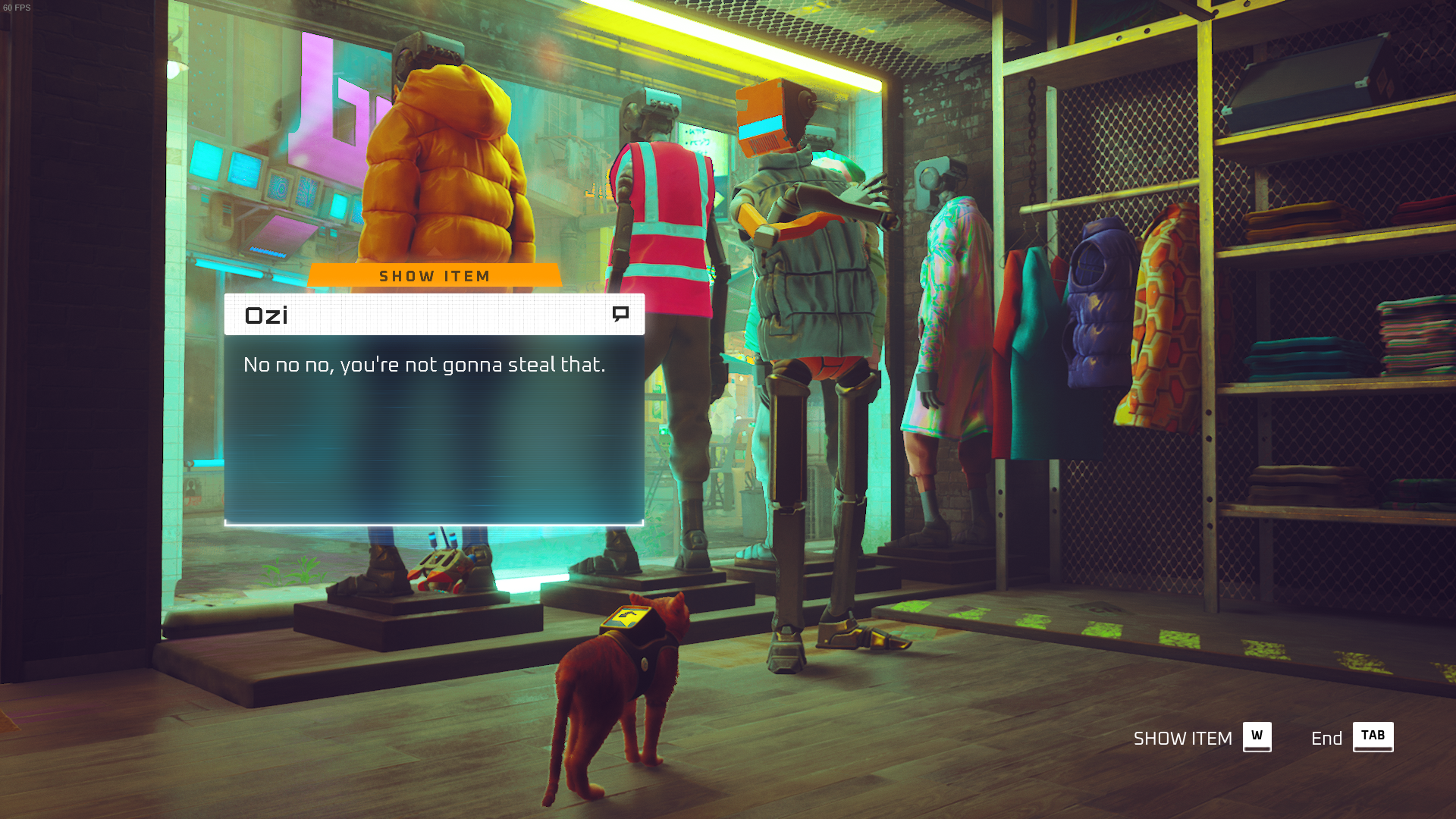The height and width of the screenshot is (819, 1456).
Task: Click Ozi's name on the dialogue header
Action: coord(266,315)
